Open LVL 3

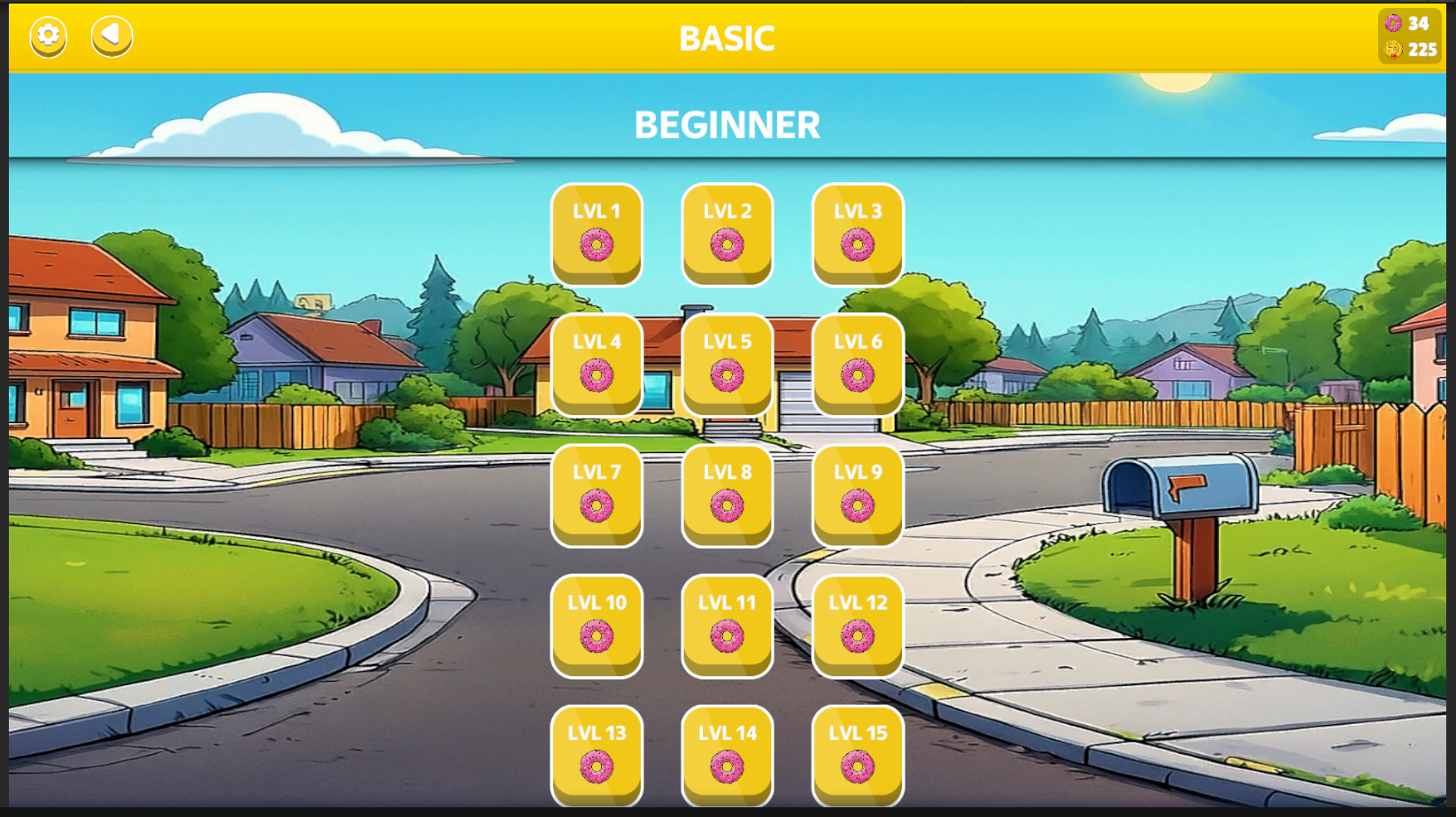click(857, 233)
